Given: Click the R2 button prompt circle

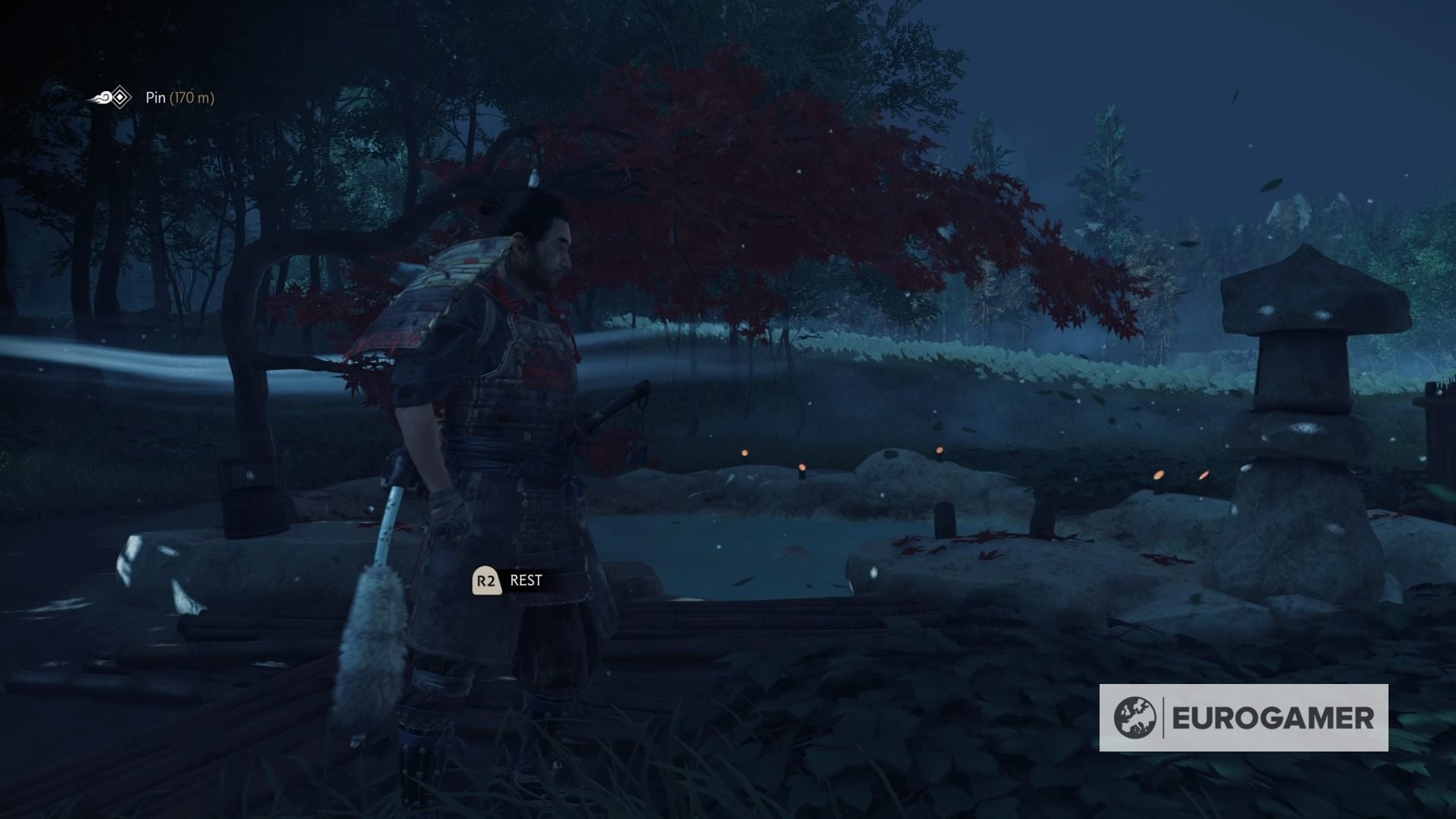Looking at the screenshot, I should pyautogui.click(x=486, y=582).
